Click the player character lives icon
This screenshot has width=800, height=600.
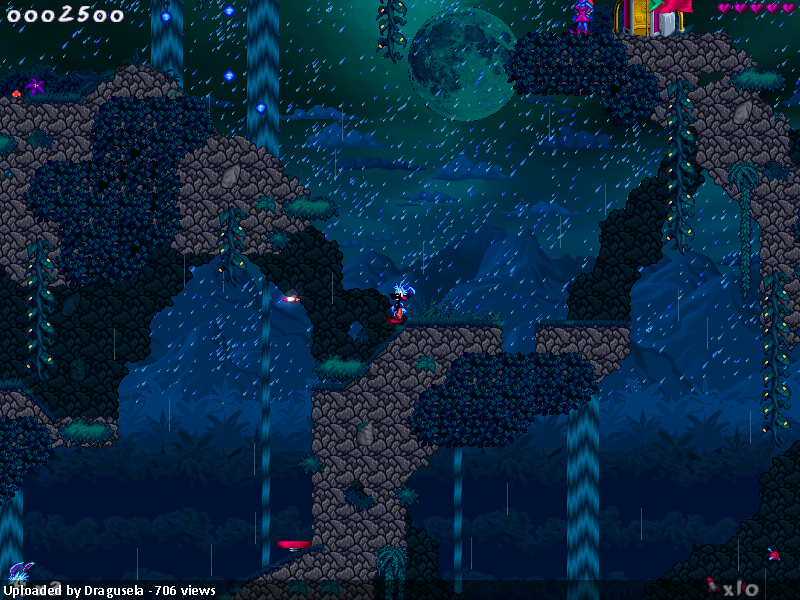(x=20, y=574)
